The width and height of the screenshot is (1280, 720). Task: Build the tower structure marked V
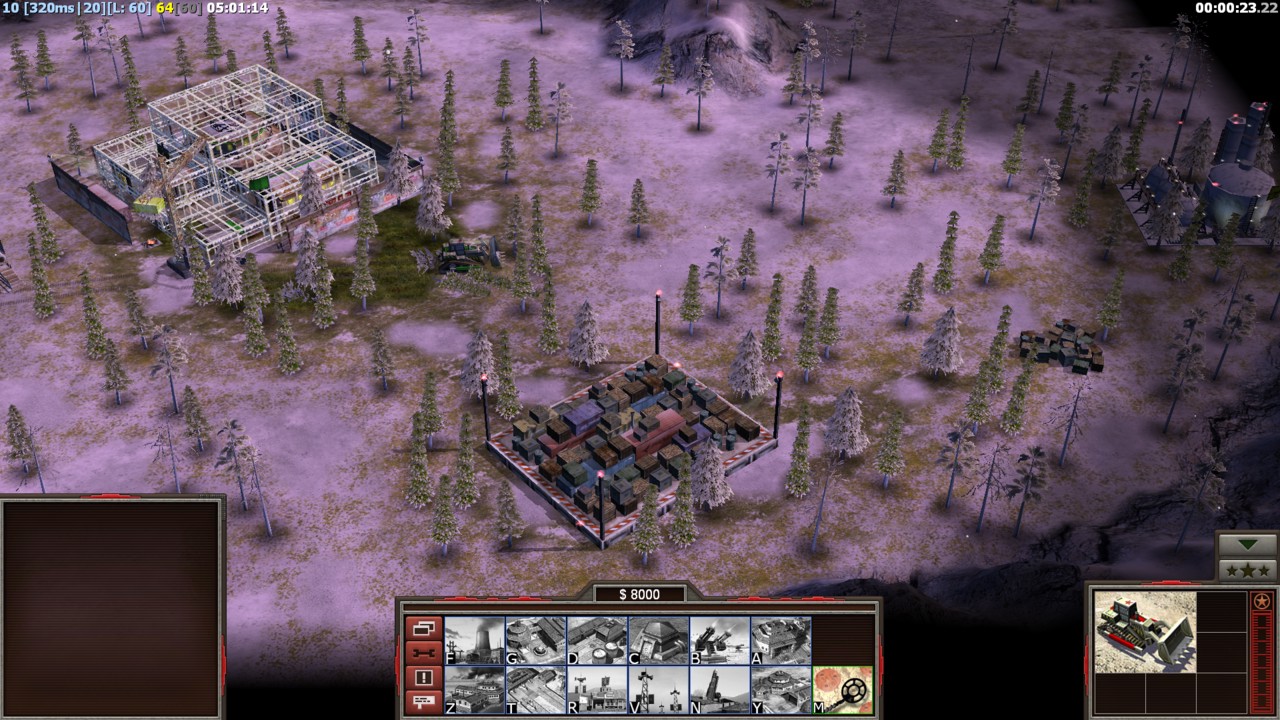(x=658, y=690)
